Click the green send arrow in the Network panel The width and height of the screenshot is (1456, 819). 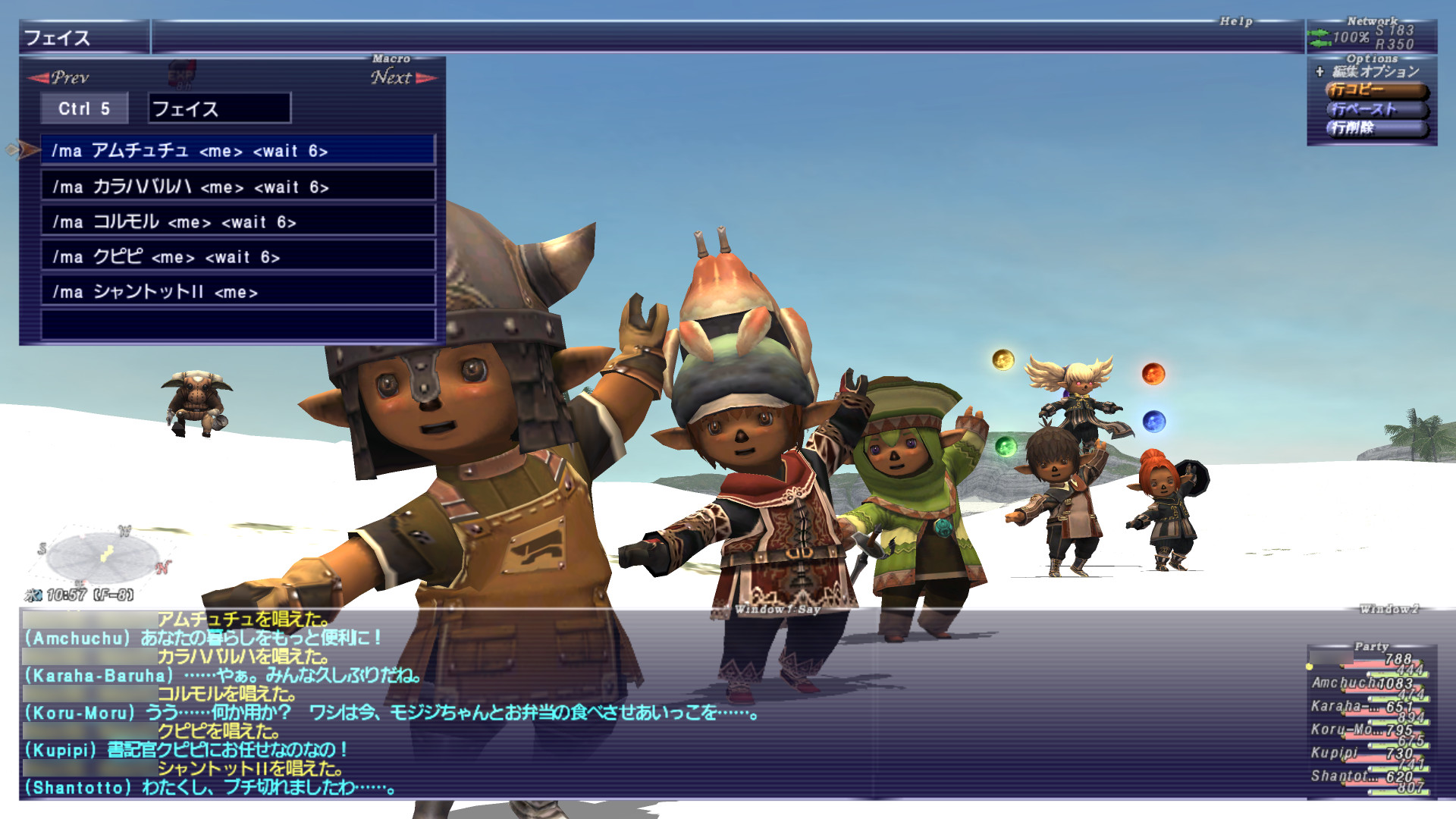(1318, 32)
